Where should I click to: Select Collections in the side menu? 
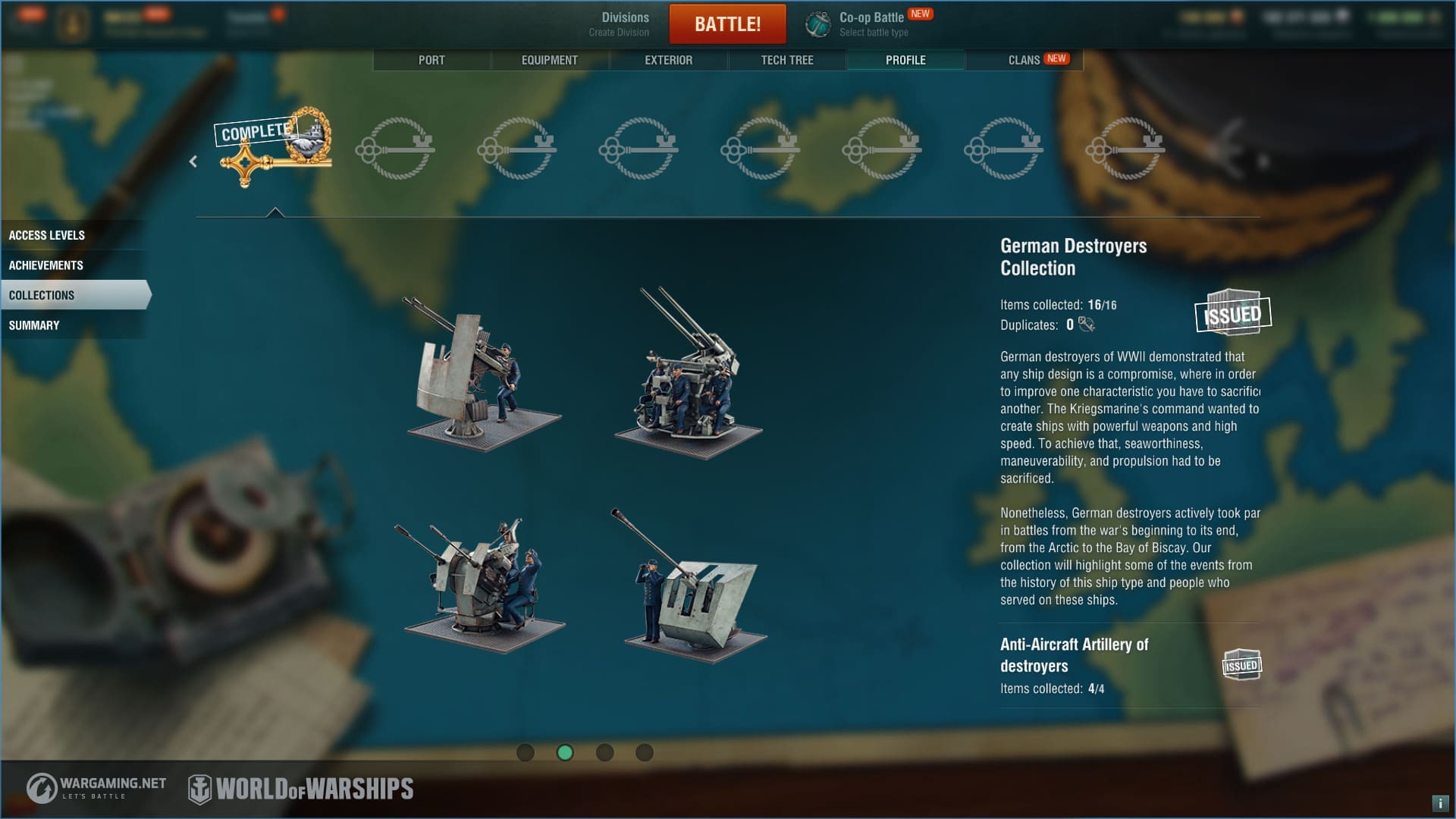point(42,295)
